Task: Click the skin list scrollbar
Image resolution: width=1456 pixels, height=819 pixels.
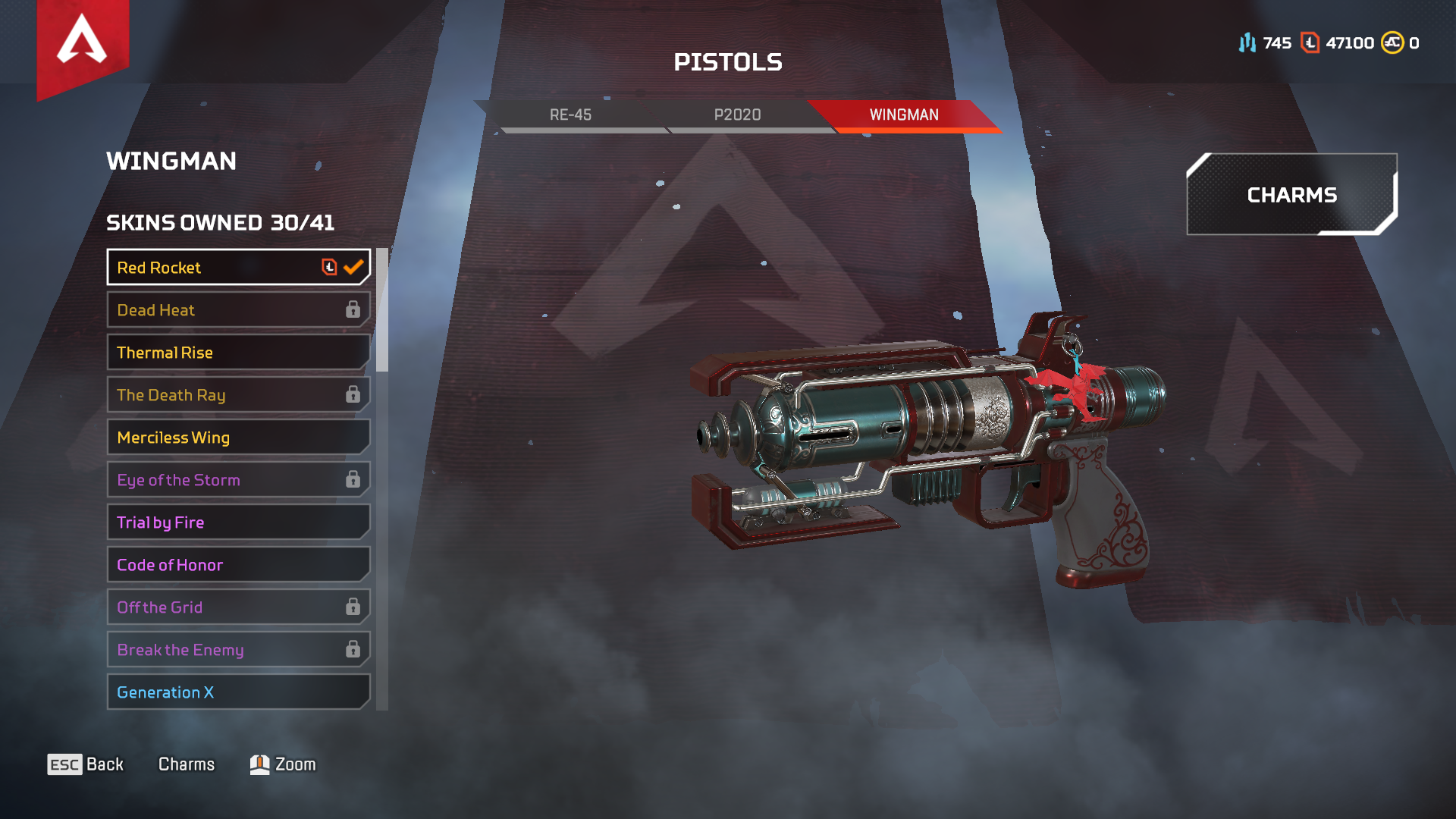Action: (382, 311)
